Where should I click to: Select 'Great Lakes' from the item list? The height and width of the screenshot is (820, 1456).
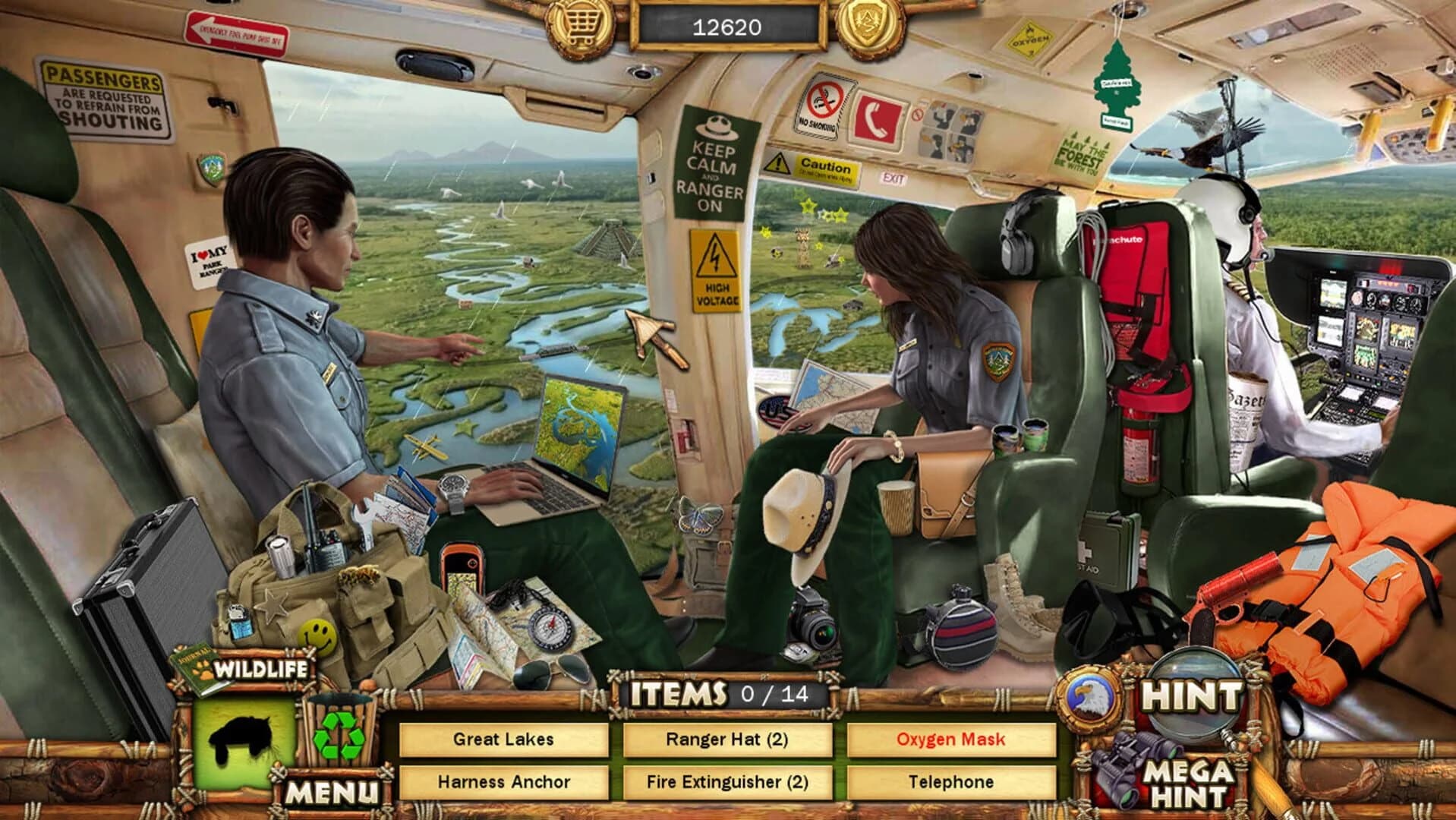503,738
